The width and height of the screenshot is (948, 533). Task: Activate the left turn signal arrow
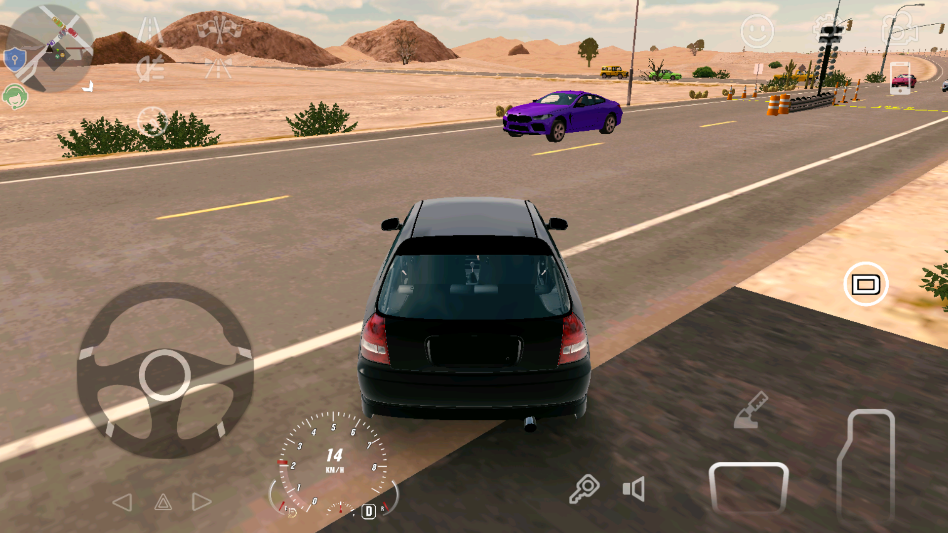(x=122, y=502)
